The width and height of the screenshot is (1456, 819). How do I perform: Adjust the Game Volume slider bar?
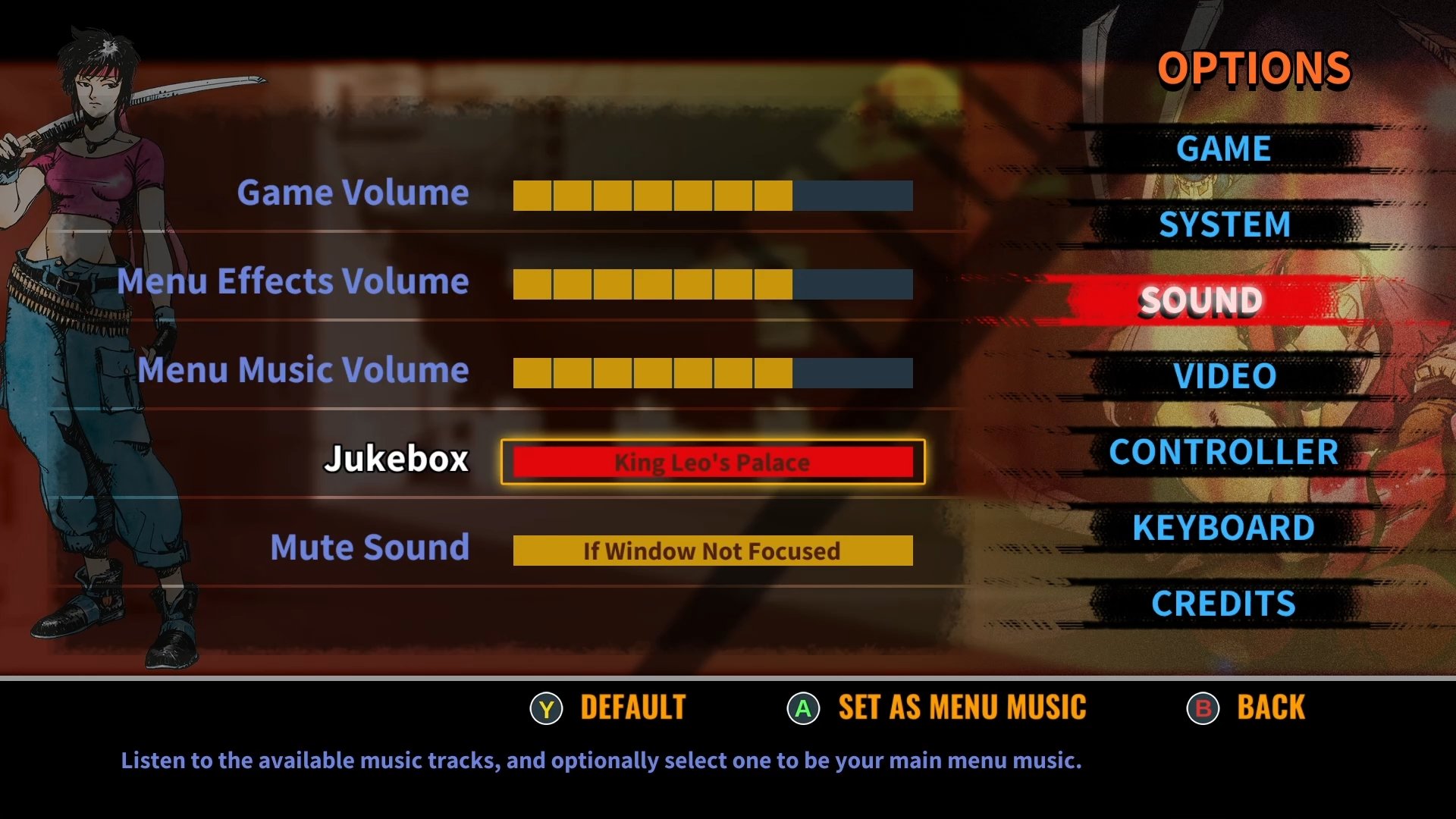[712, 196]
